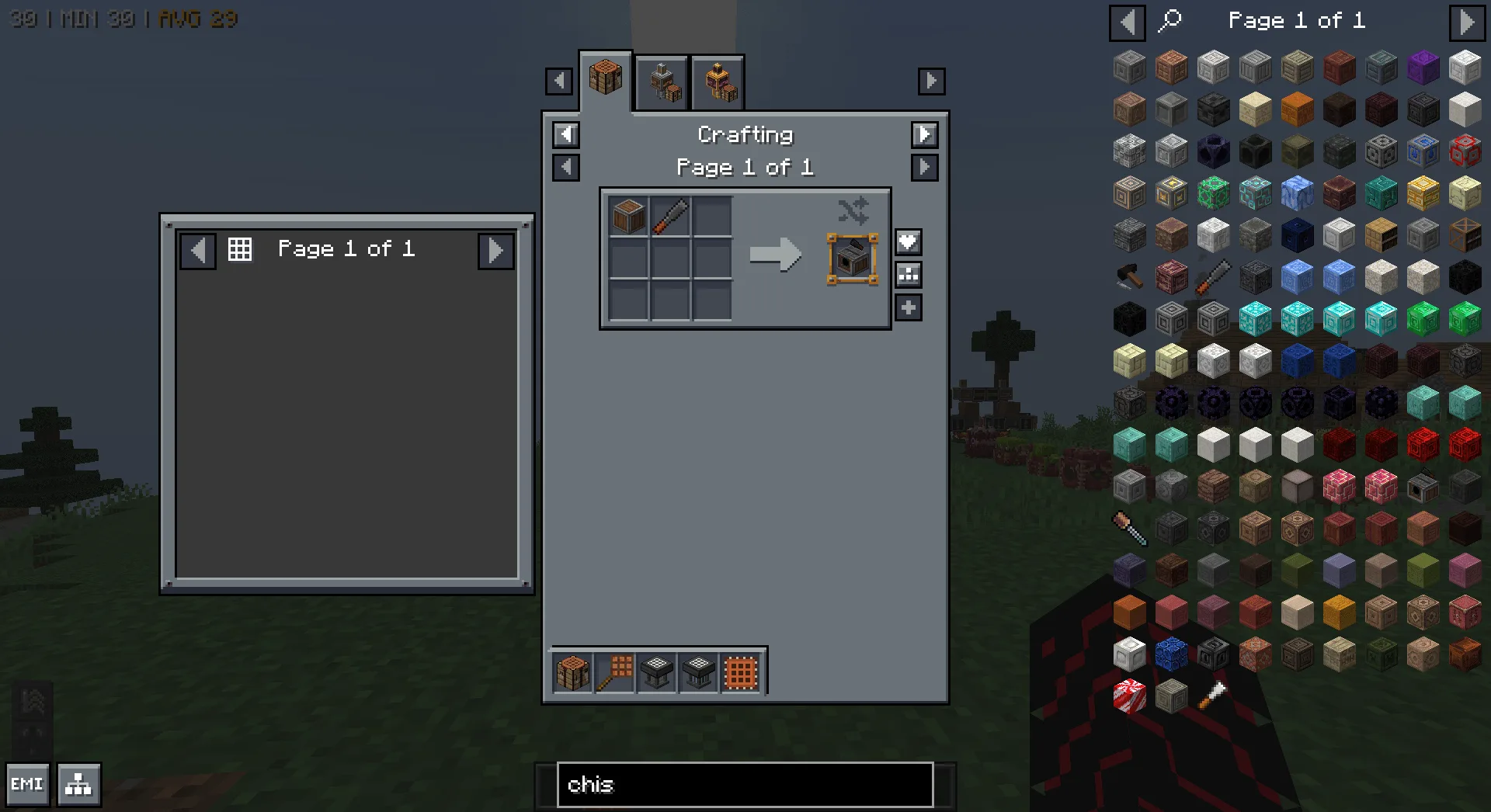Select the crafting table workstation icon

click(573, 672)
